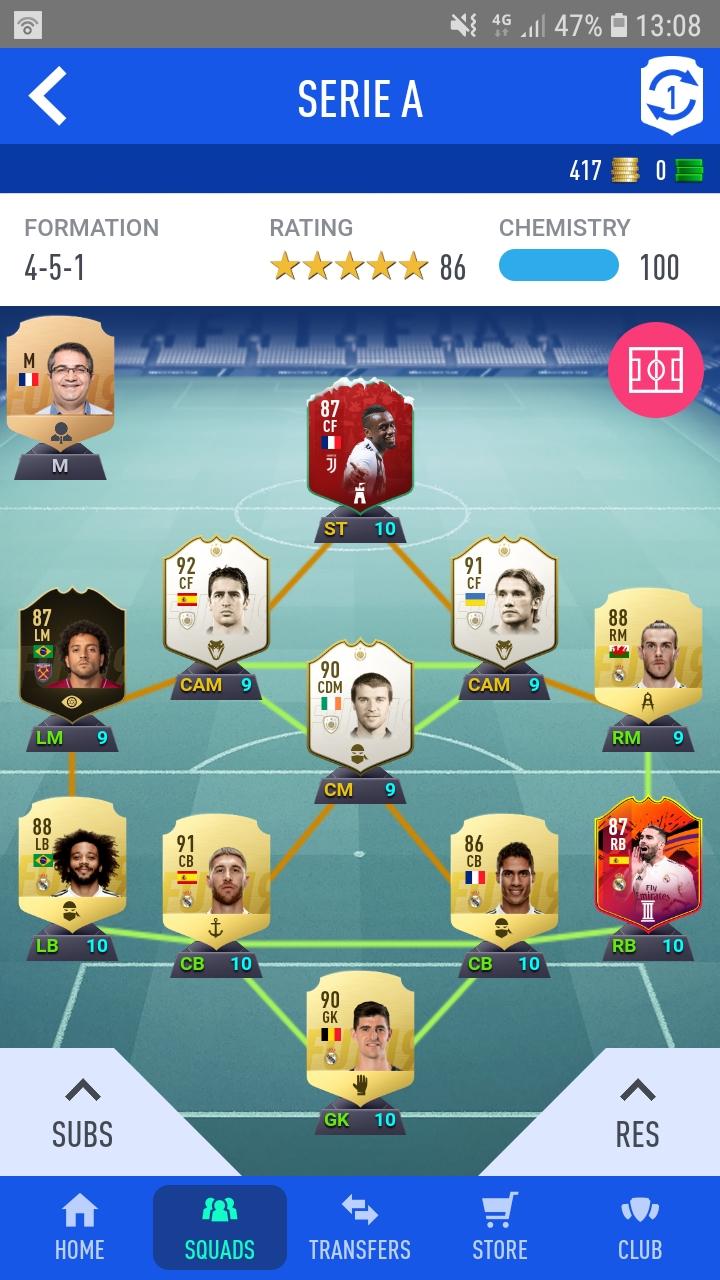
Task: Go to the Home tab
Action: (79, 1228)
